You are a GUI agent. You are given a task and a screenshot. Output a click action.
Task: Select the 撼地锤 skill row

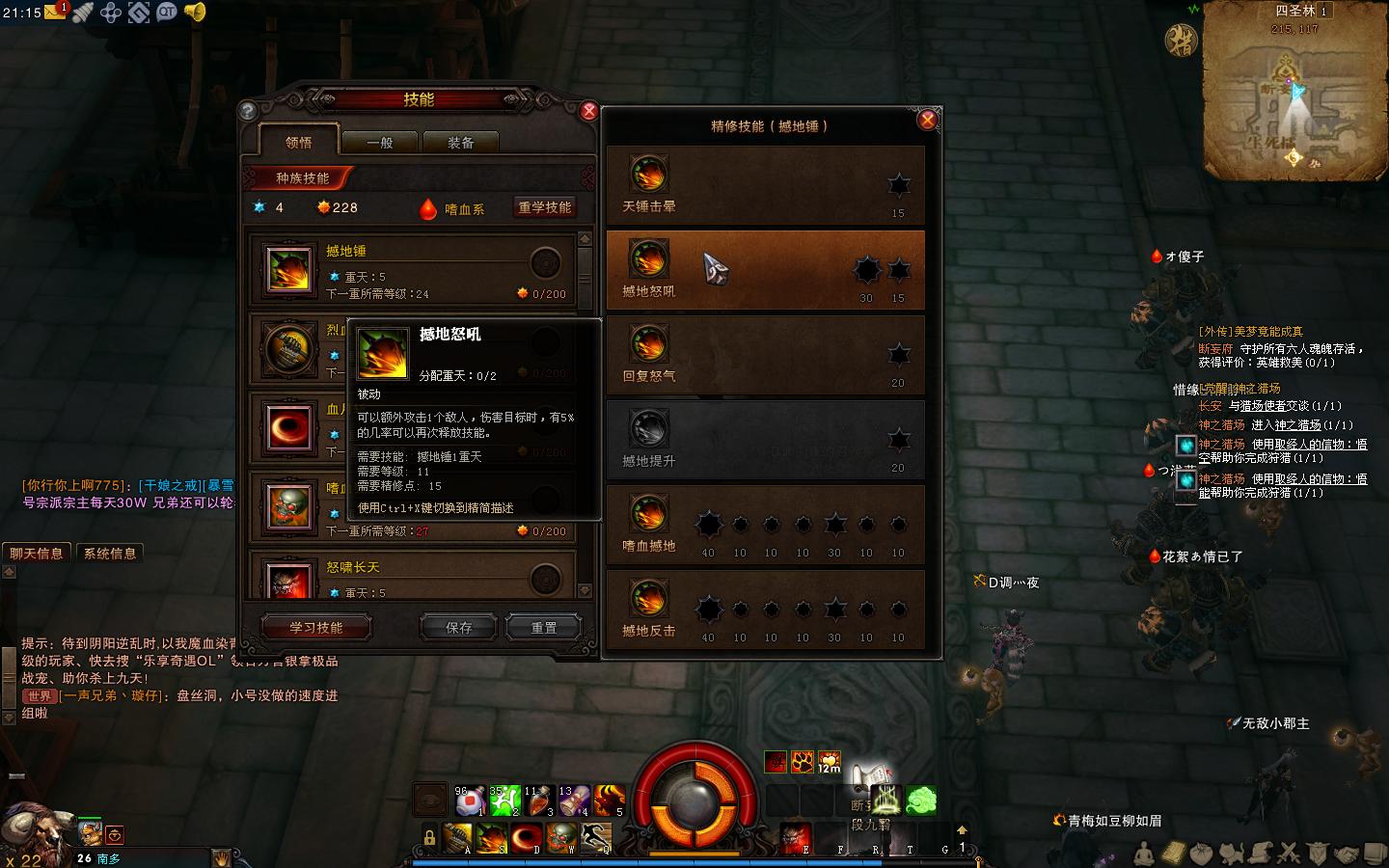(415, 271)
